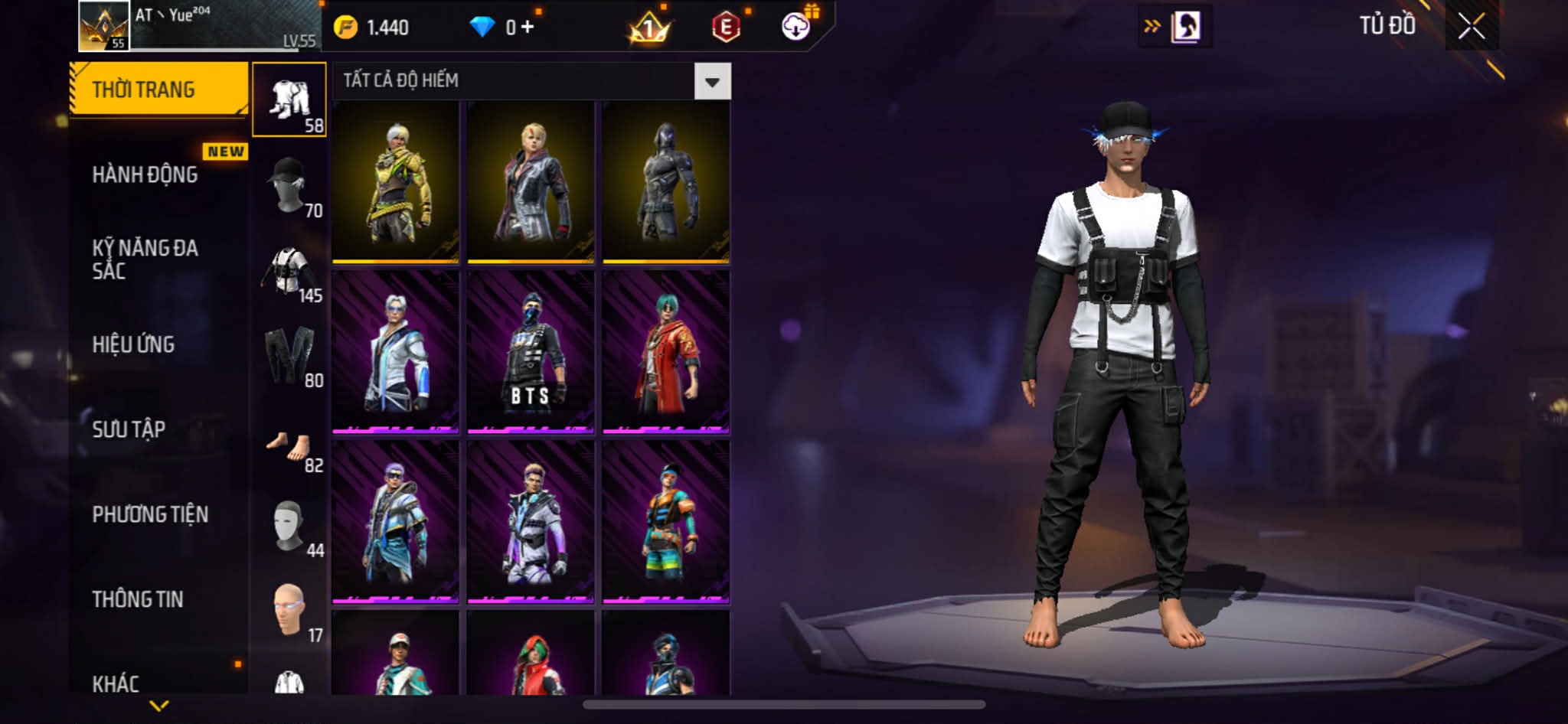Switch to KỸ NĂNG ĐA SẮC

(145, 259)
